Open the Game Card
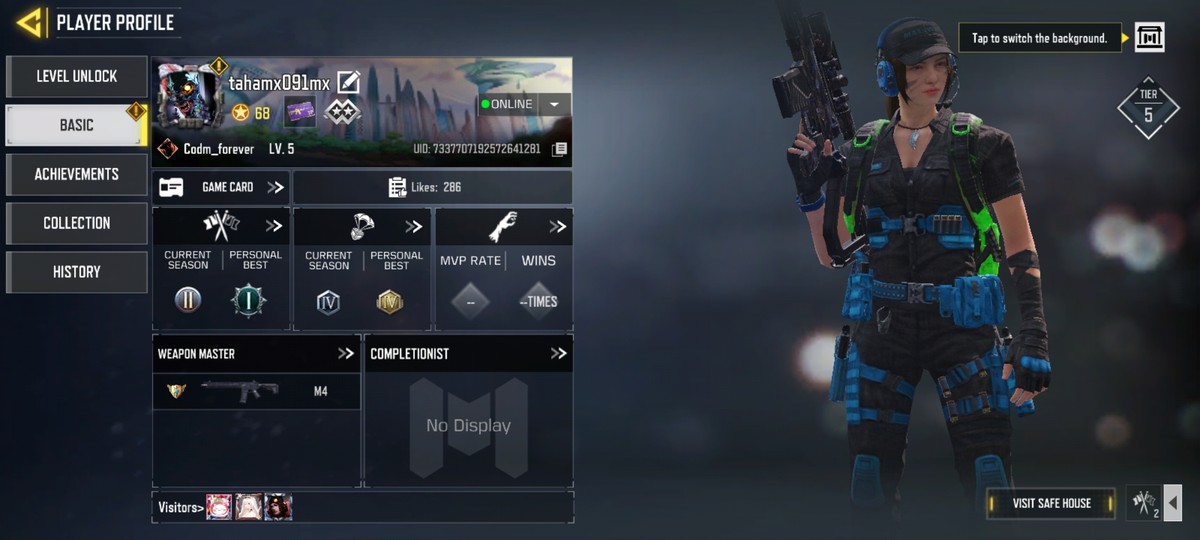Viewport: 1200px width, 540px height. tap(221, 187)
